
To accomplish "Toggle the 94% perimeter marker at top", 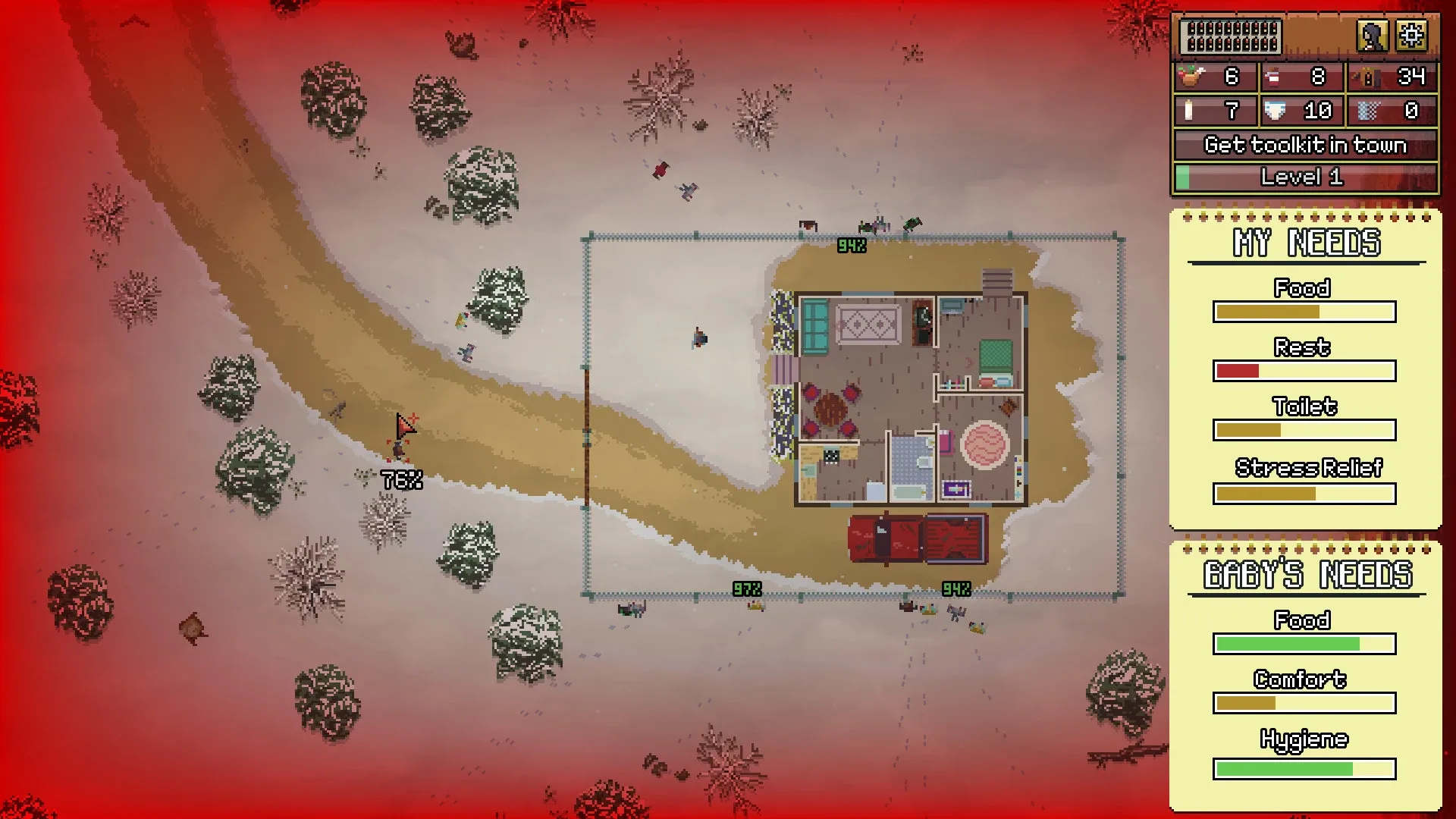I will click(852, 246).
